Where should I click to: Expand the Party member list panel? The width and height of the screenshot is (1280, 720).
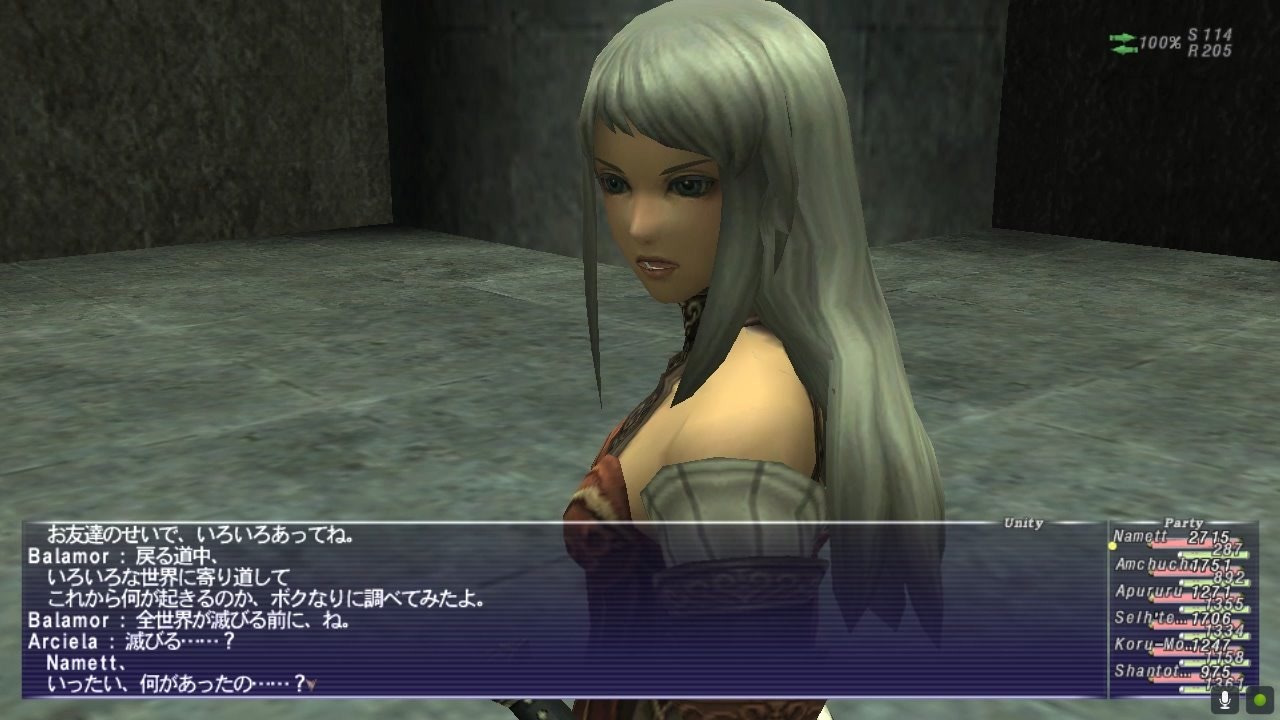(1185, 522)
